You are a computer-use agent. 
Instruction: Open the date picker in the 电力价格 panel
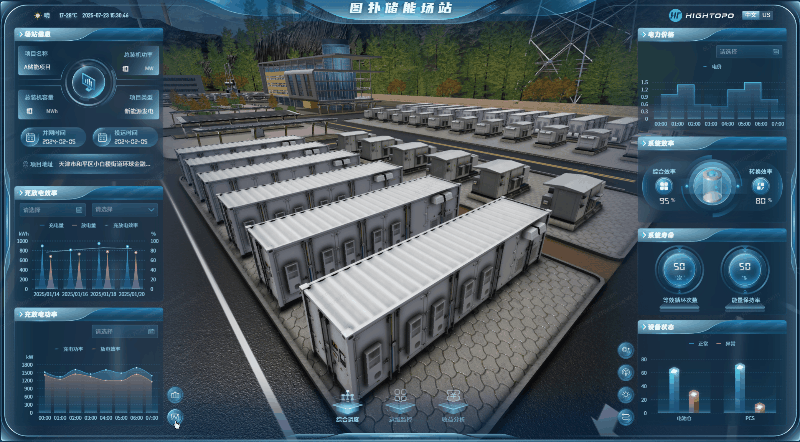tap(749, 50)
